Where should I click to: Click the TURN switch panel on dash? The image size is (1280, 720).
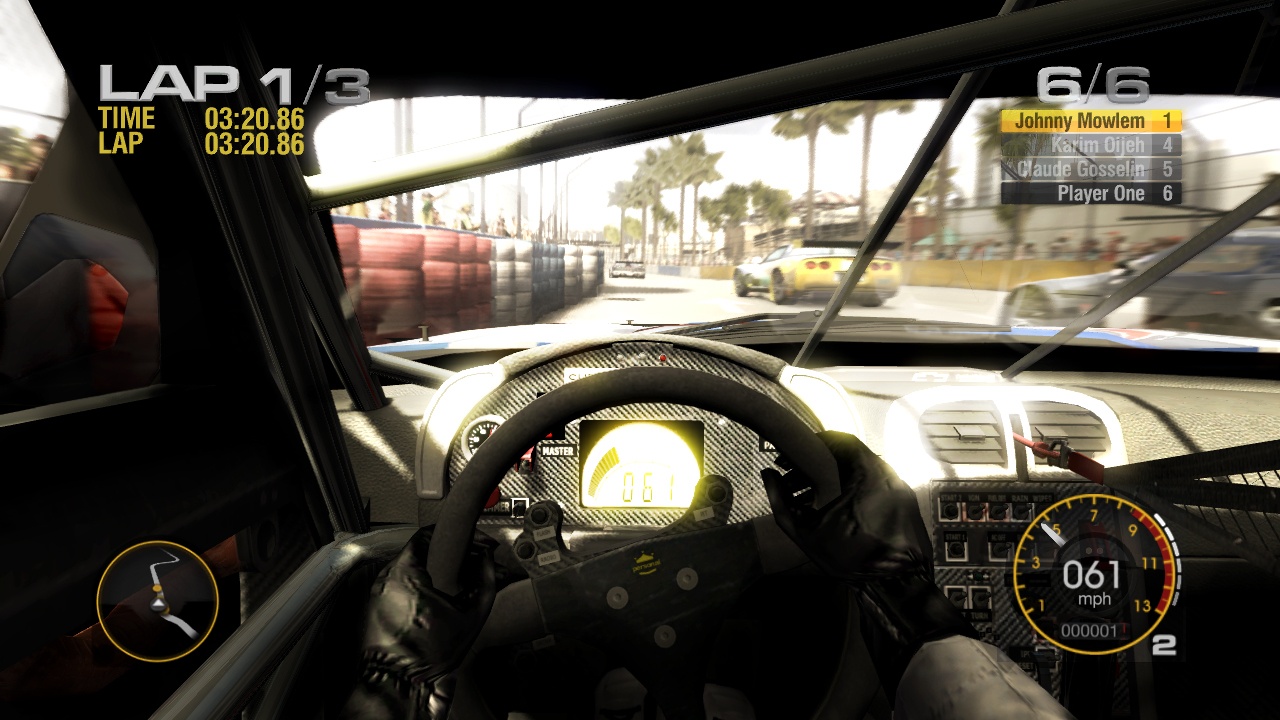tap(979, 597)
